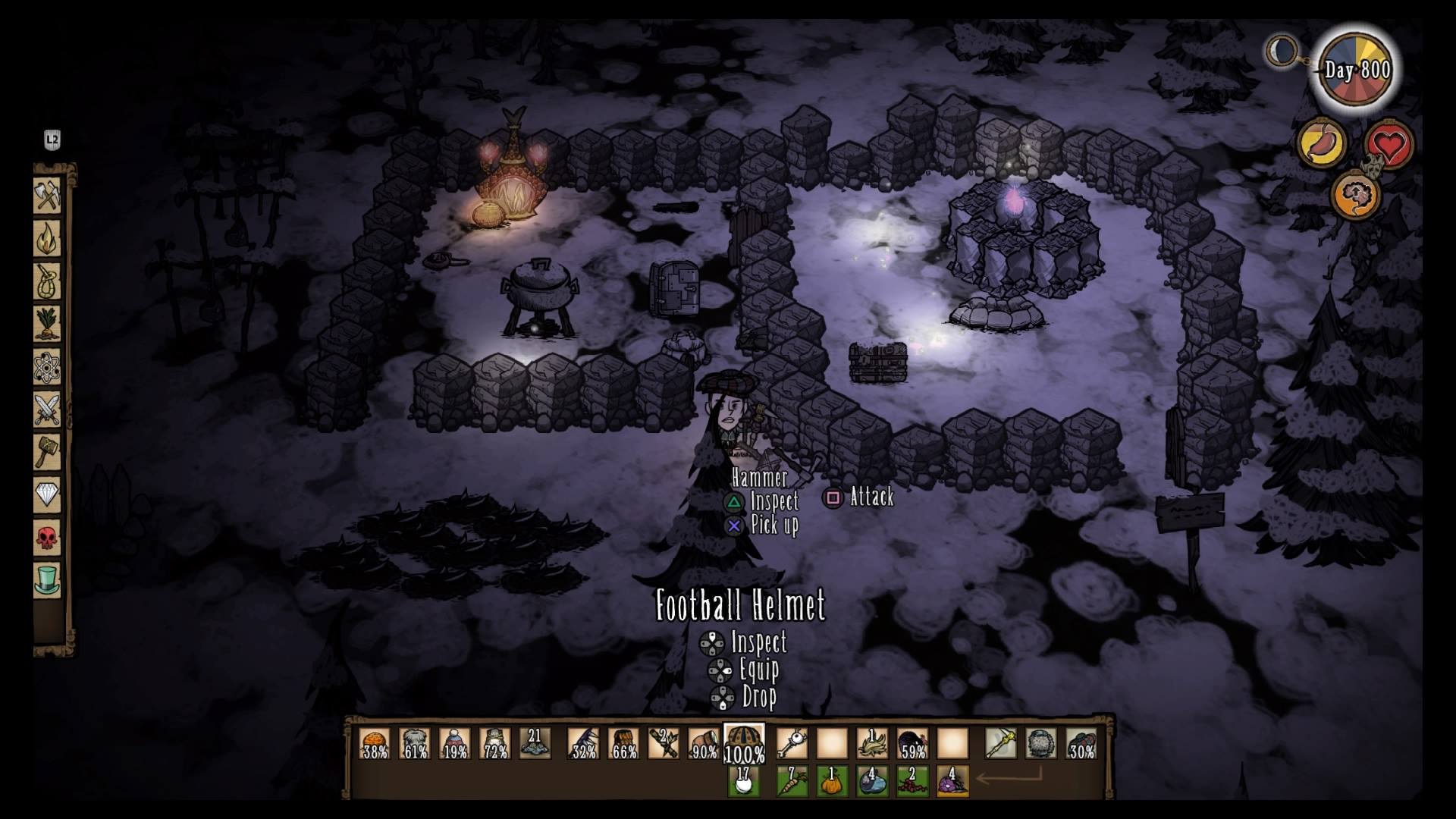
Task: Open the Refine diamond crafting tab
Action: click(47, 496)
